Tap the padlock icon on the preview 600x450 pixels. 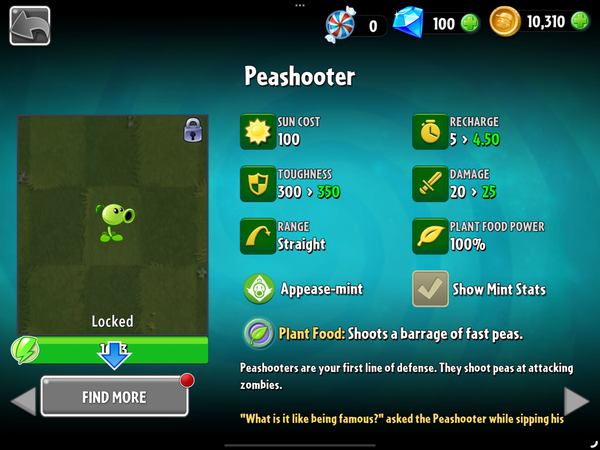point(192,131)
